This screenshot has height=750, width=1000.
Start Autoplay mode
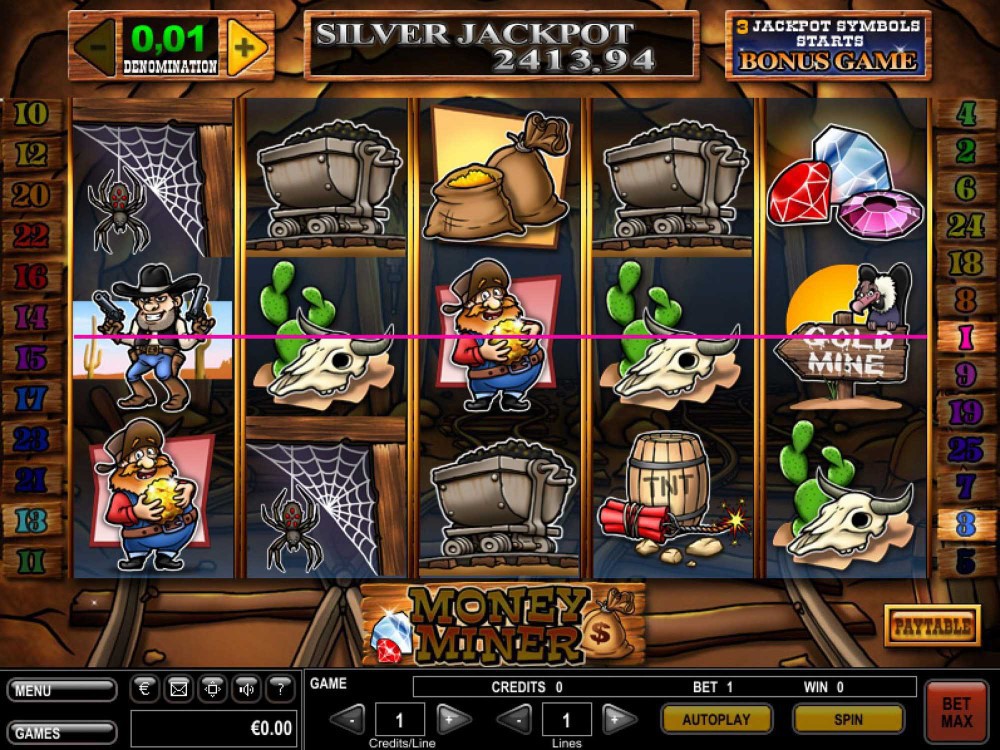716,718
